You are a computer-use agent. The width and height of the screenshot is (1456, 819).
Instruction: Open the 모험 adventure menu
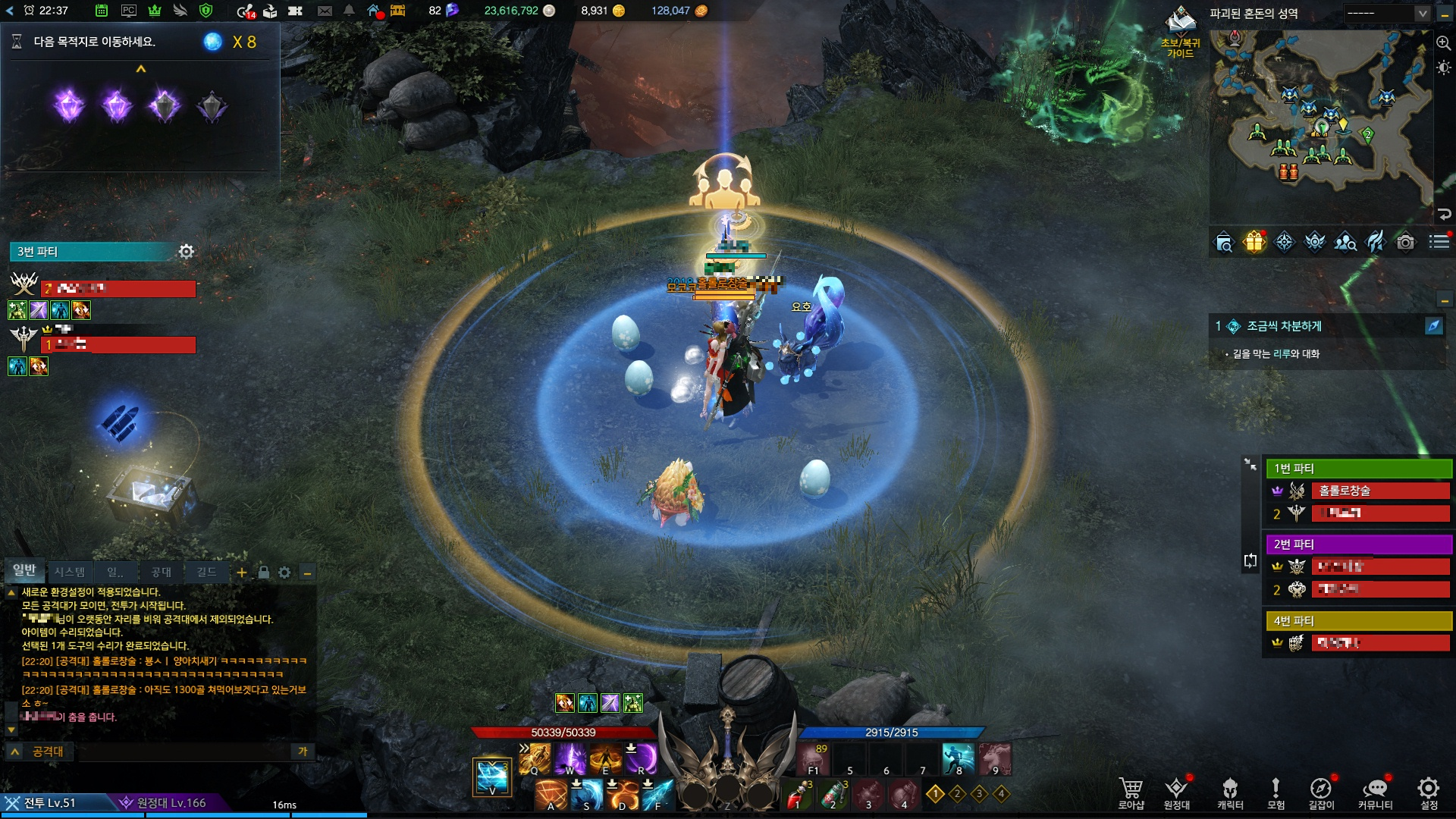tap(1276, 792)
